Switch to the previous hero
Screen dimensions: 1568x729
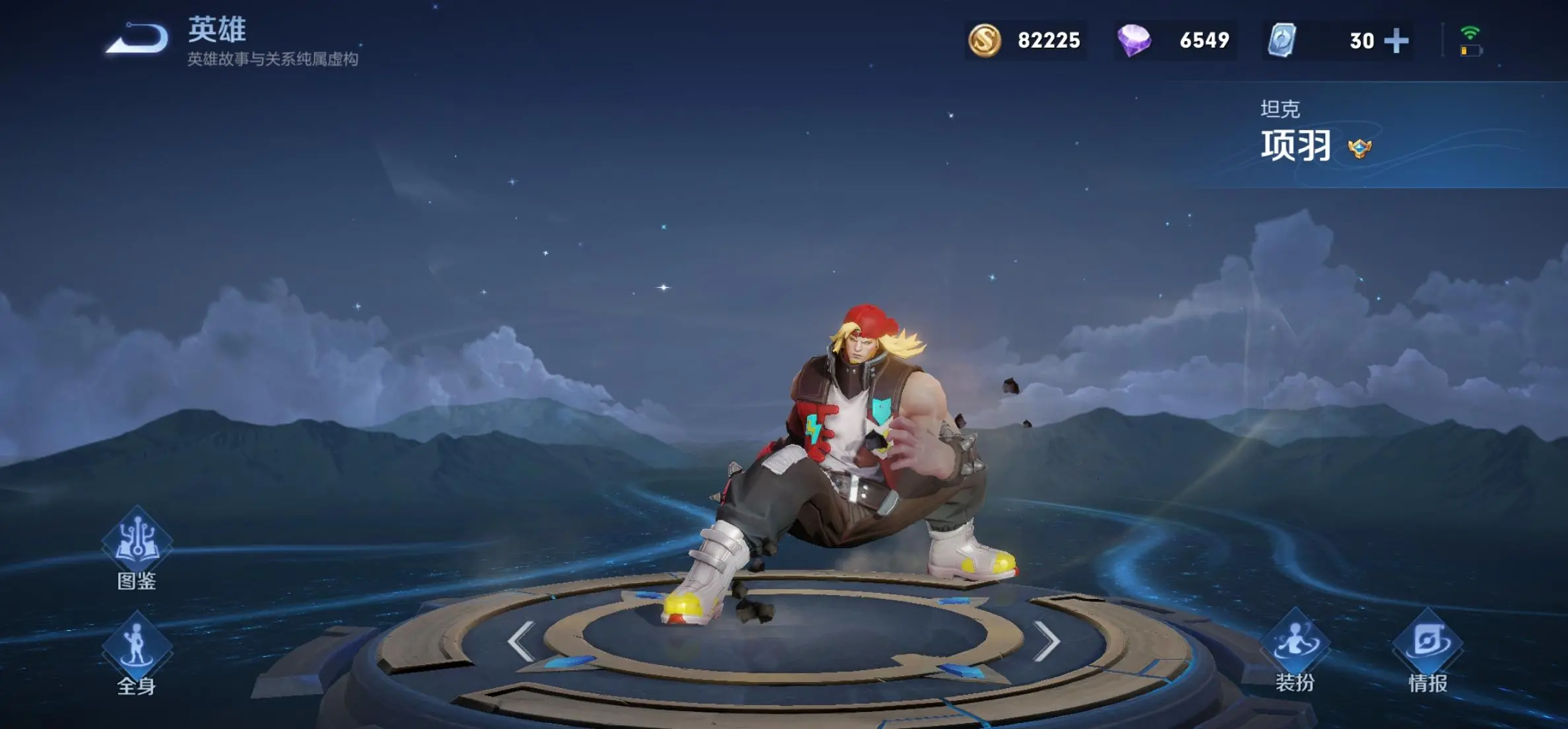pos(521,641)
